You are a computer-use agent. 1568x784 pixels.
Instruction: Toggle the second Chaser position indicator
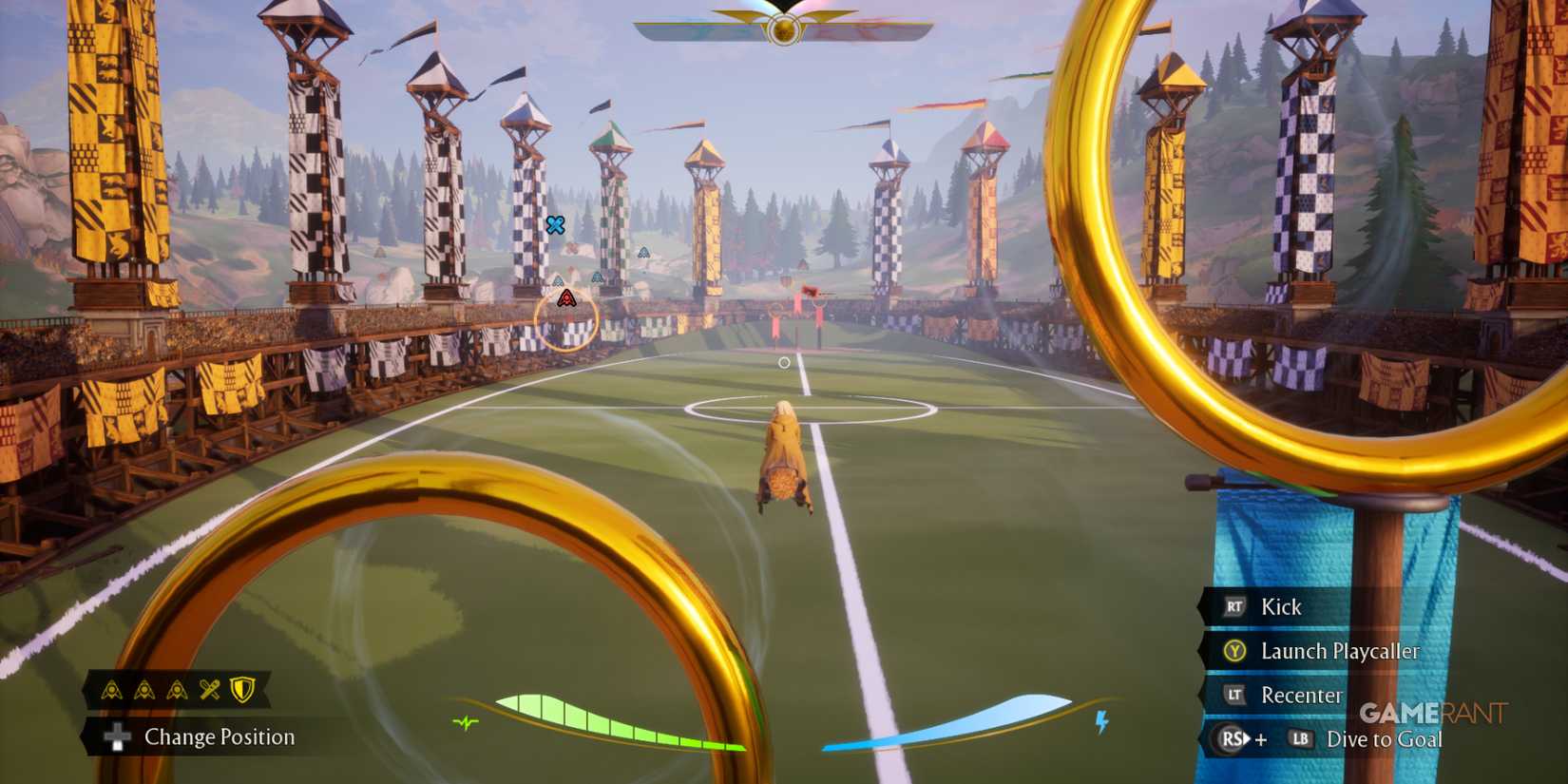pyautogui.click(x=144, y=689)
